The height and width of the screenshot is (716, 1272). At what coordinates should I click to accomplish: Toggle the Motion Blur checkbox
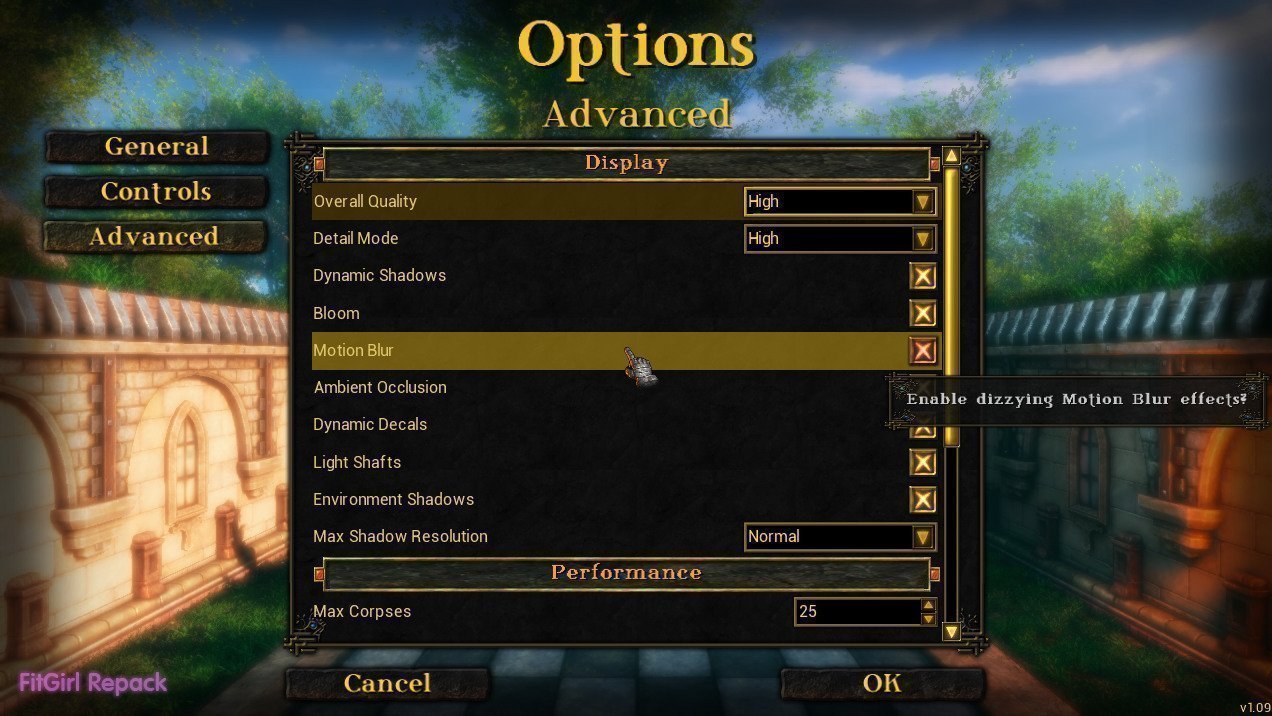(922, 351)
